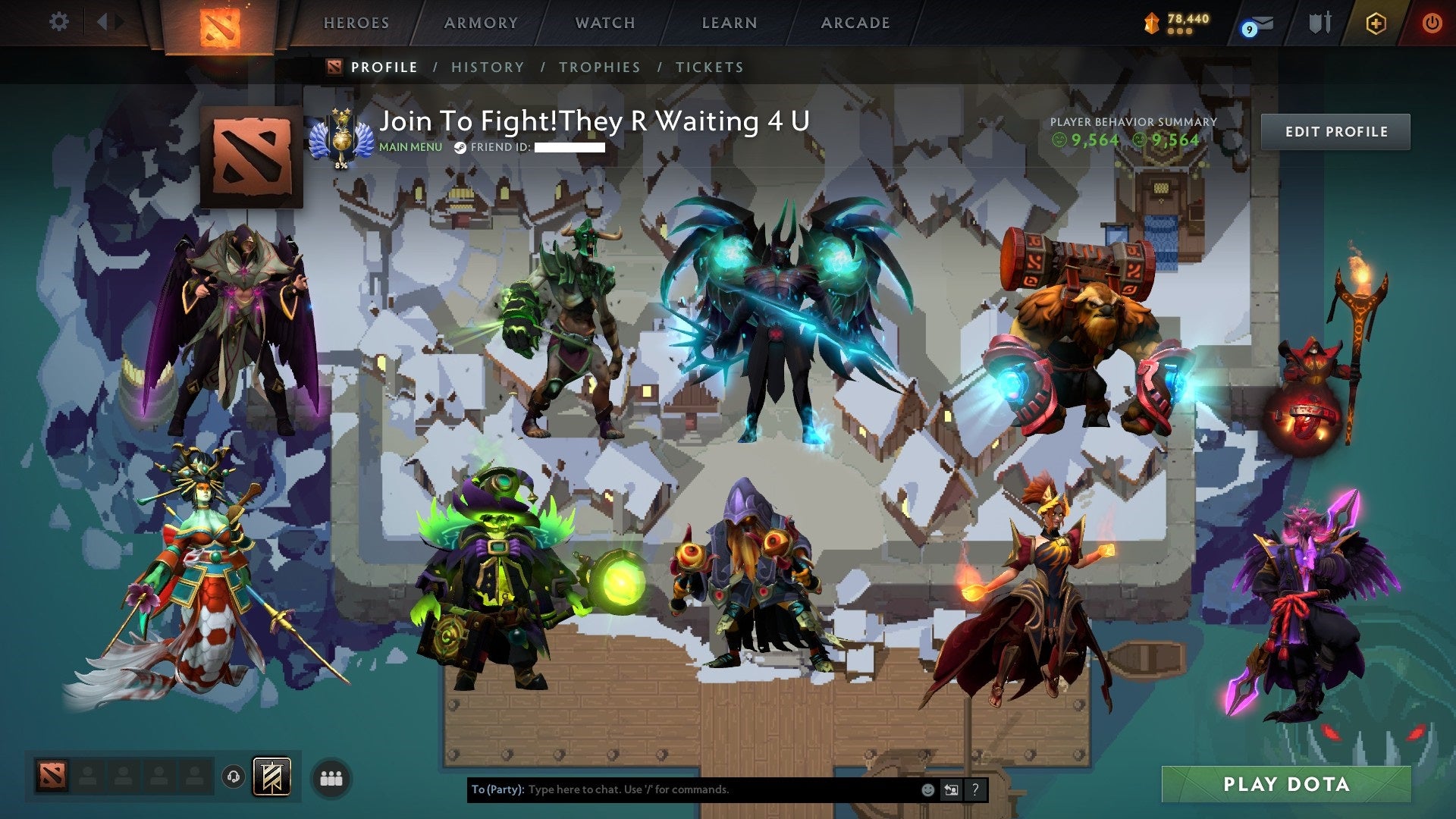1456x819 pixels.
Task: Click the party chat input field
Action: click(x=682, y=789)
